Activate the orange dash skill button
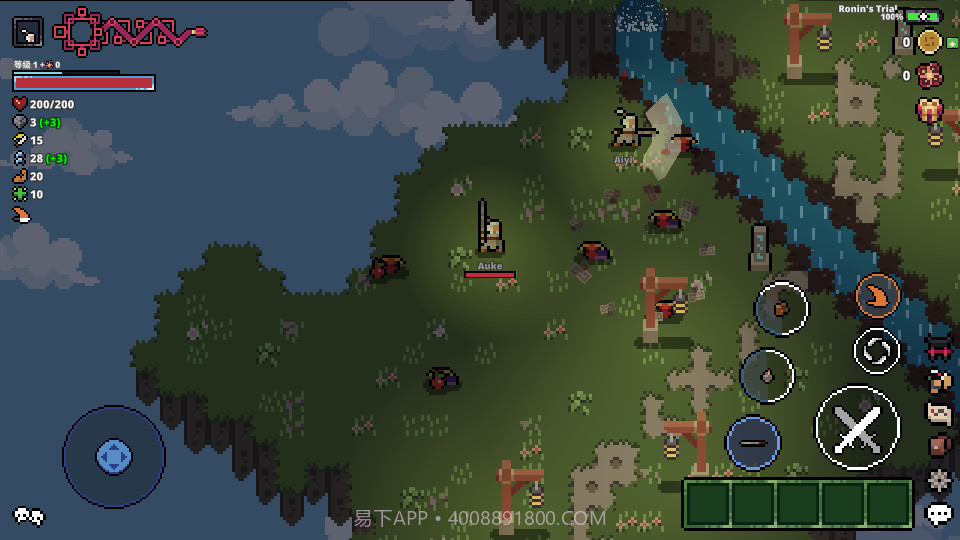This screenshot has width=960, height=540. point(877,296)
